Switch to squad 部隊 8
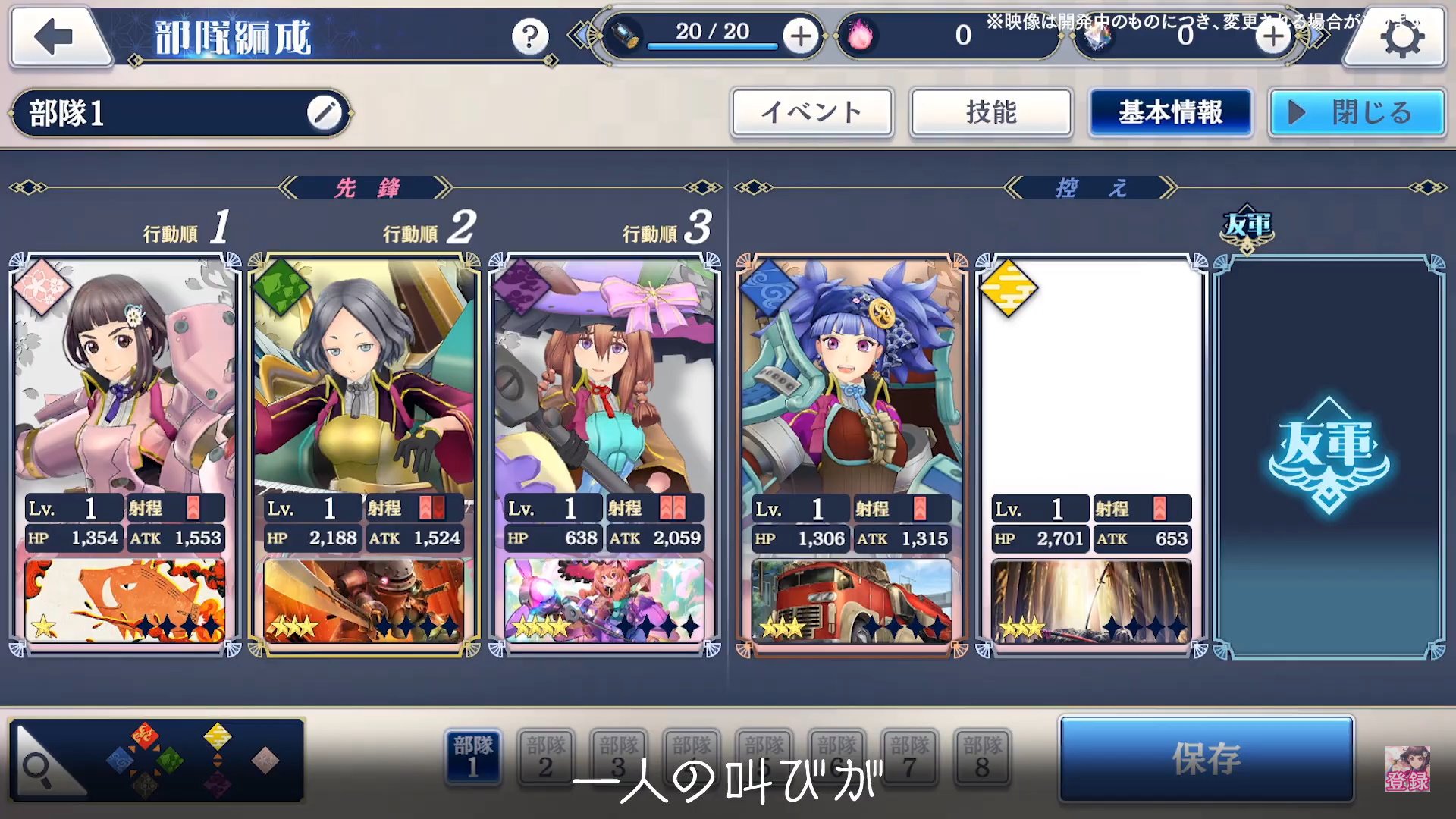This screenshot has height=819, width=1456. tap(982, 757)
